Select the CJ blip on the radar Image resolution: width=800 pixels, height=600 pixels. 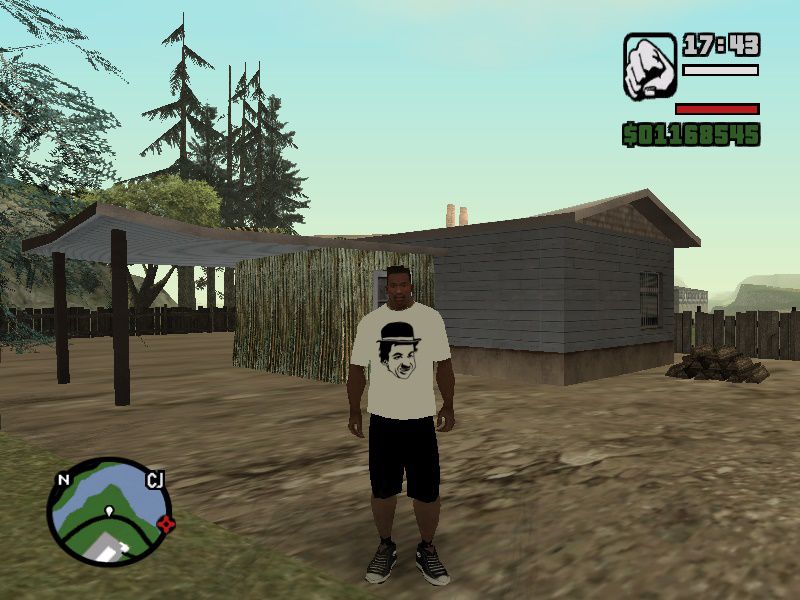pos(155,481)
